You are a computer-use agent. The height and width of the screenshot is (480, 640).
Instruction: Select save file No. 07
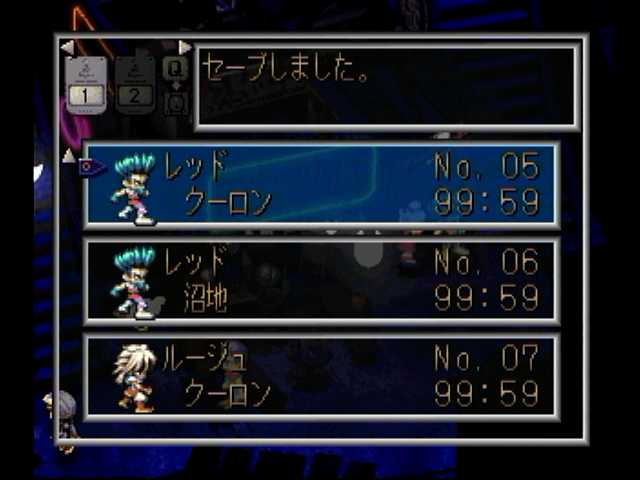[x=321, y=375]
